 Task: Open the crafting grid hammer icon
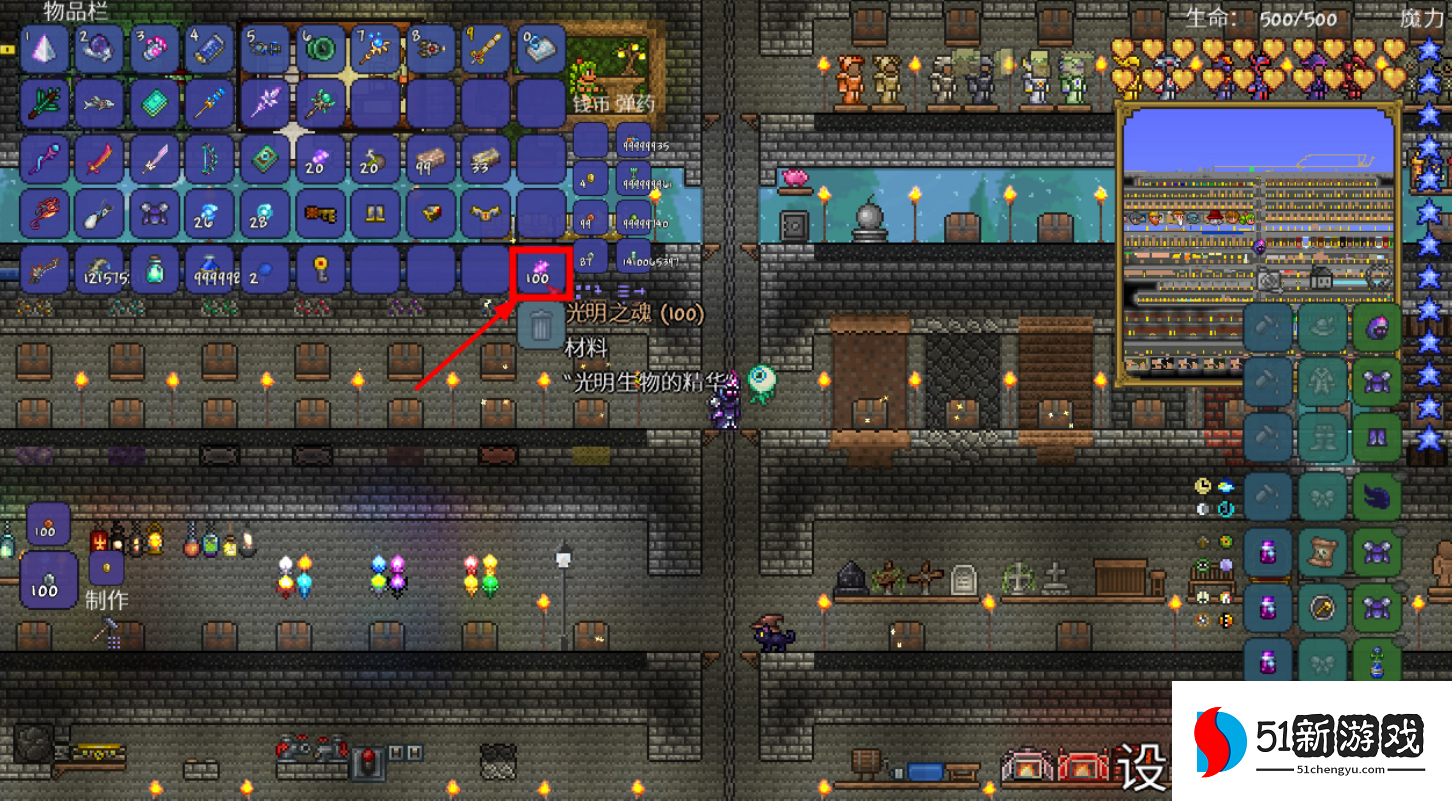click(105, 631)
